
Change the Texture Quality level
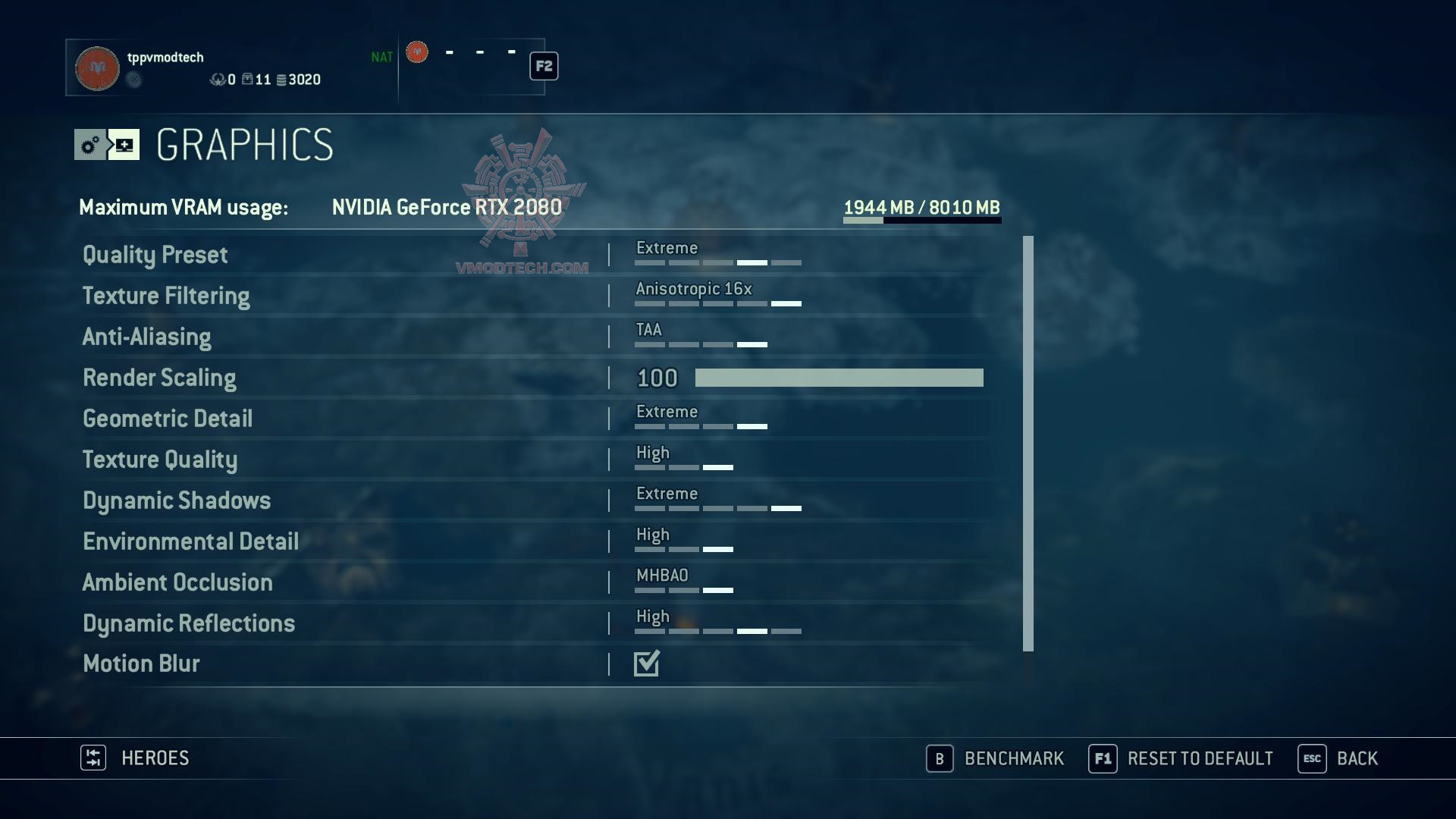(x=683, y=460)
